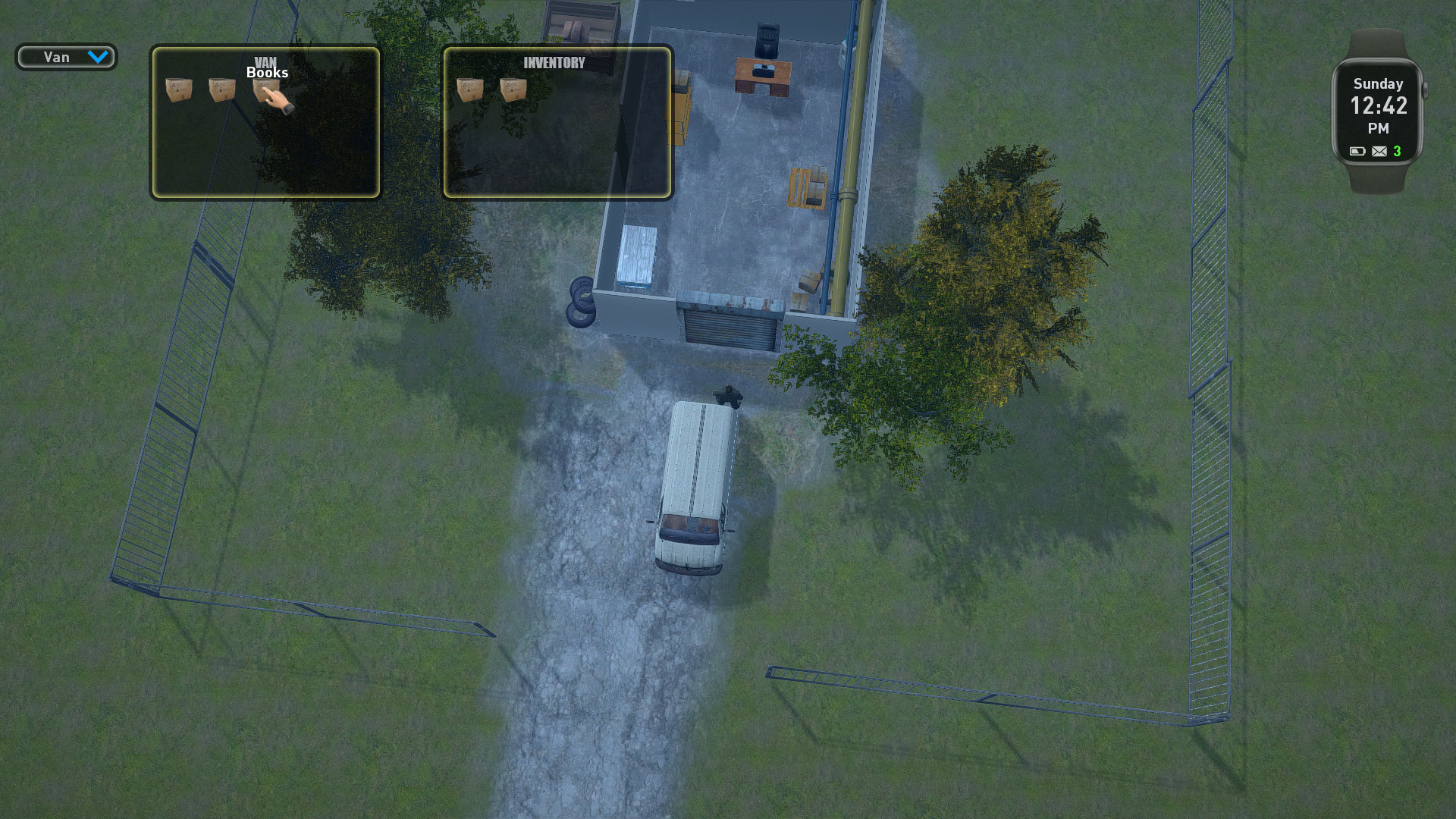Viewport: 1456px width, 819px height.
Task: Select the middle box in the VAN panel
Action: tap(220, 91)
